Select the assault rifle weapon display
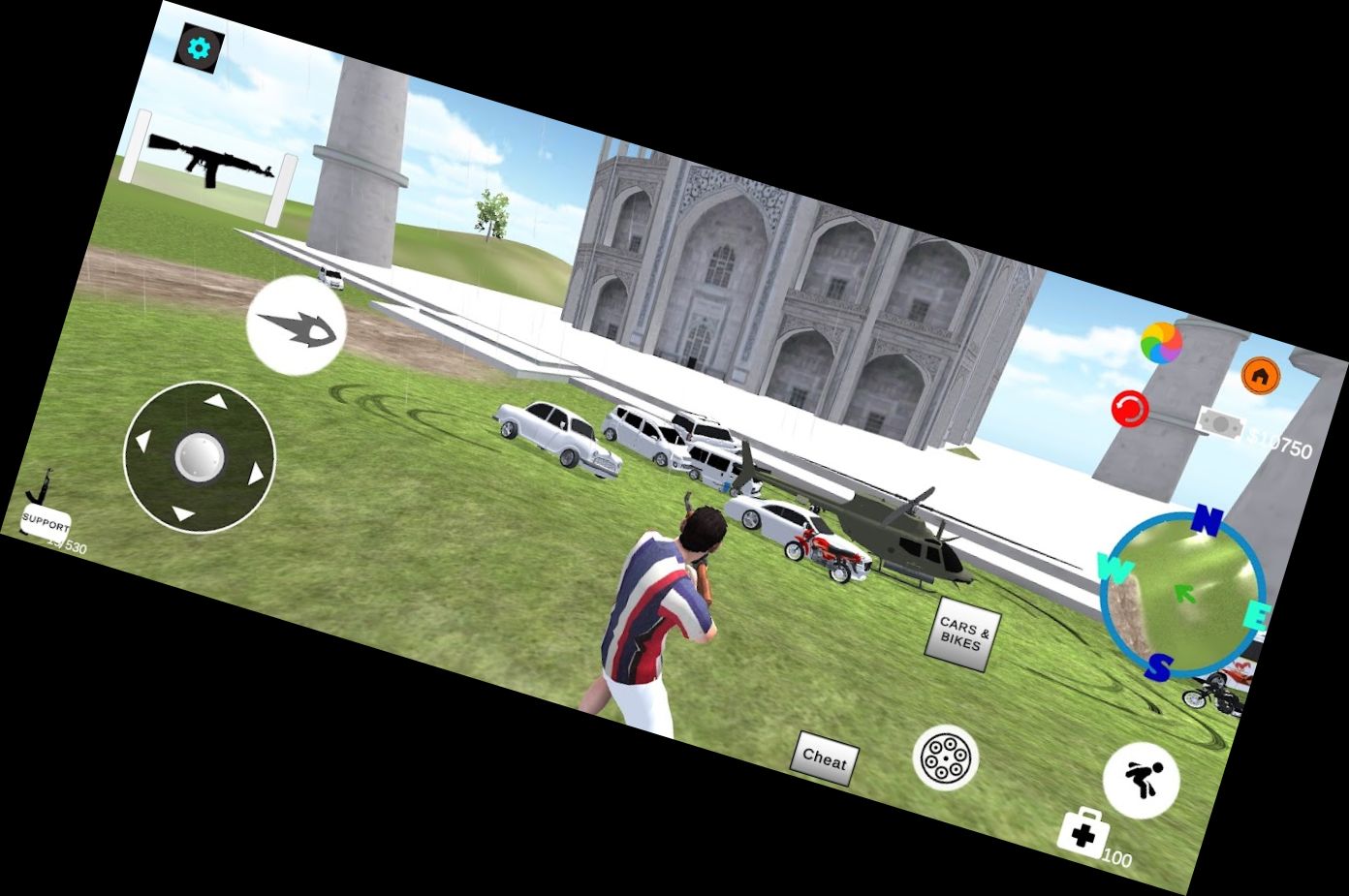The height and width of the screenshot is (896, 1349). coord(210,161)
